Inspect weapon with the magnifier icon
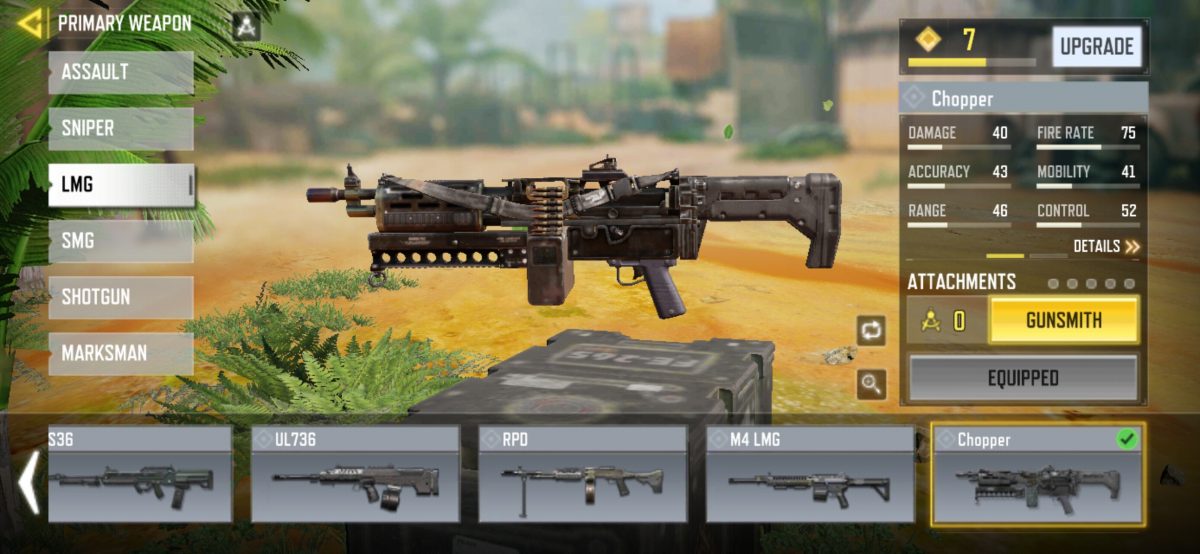The height and width of the screenshot is (554, 1200). click(871, 384)
